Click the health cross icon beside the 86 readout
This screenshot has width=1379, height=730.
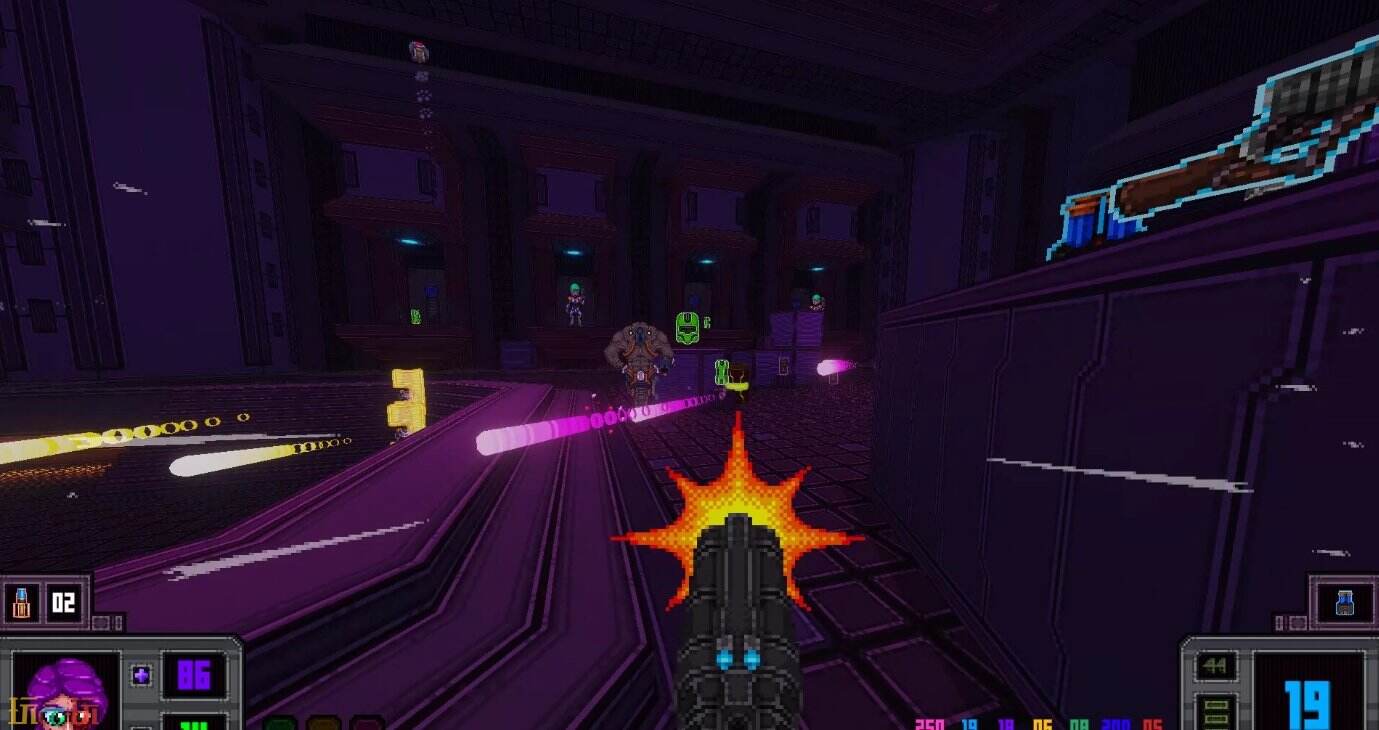(x=140, y=675)
